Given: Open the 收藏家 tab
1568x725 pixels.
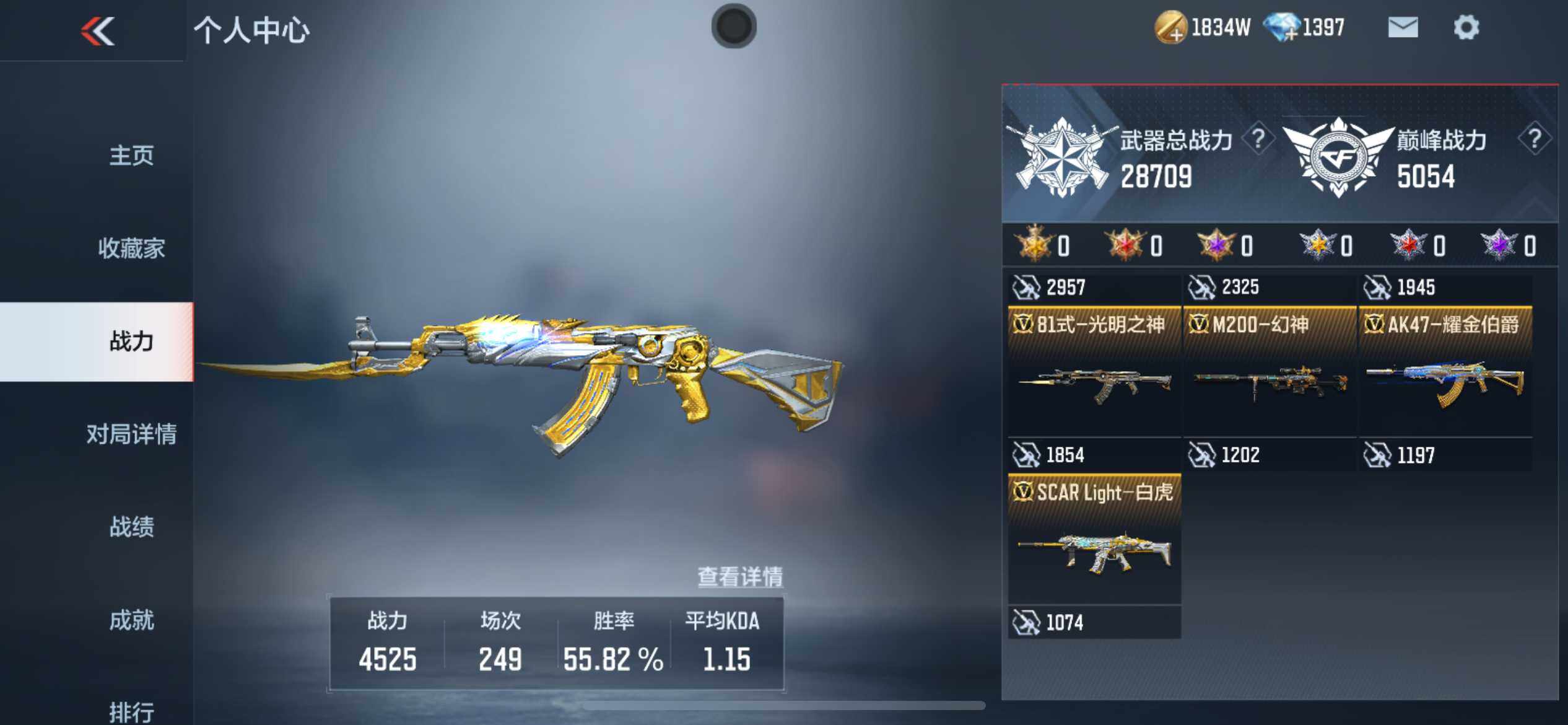Looking at the screenshot, I should click(x=131, y=248).
